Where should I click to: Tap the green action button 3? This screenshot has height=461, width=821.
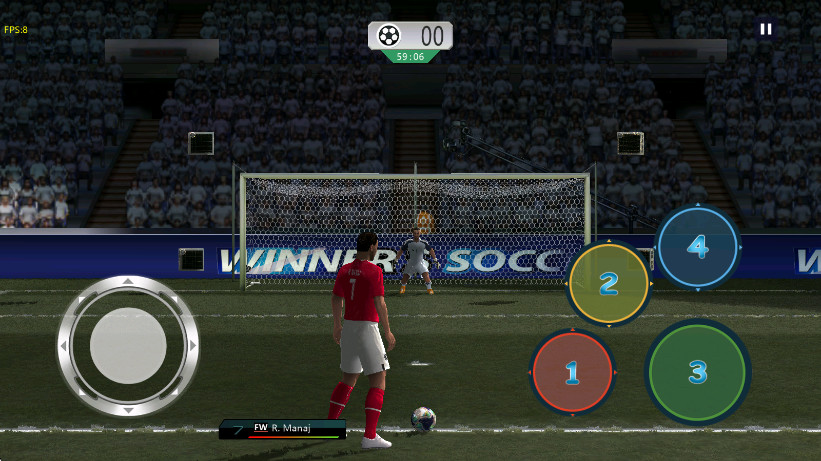tap(697, 372)
